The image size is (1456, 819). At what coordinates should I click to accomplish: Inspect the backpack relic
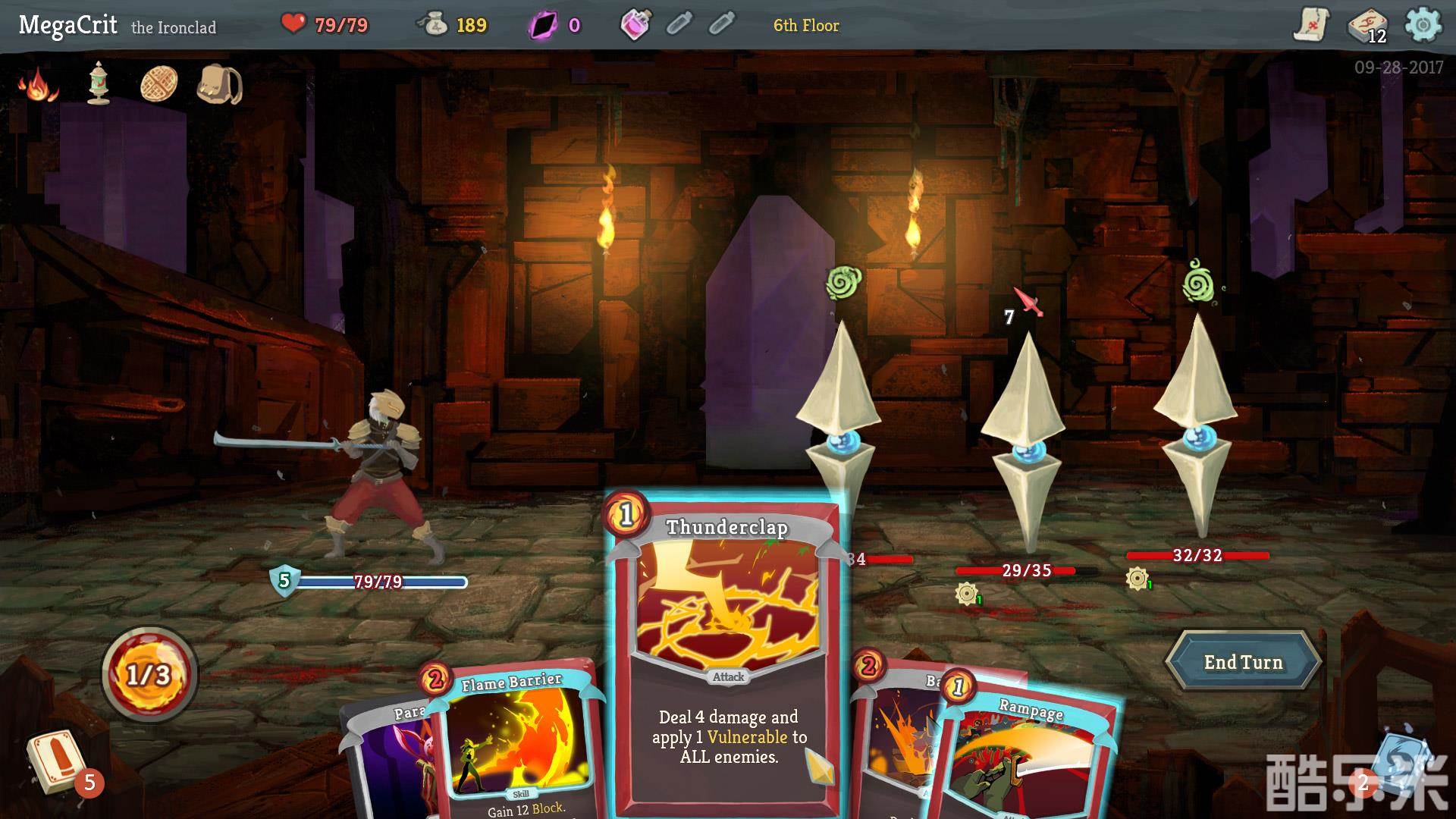[219, 83]
